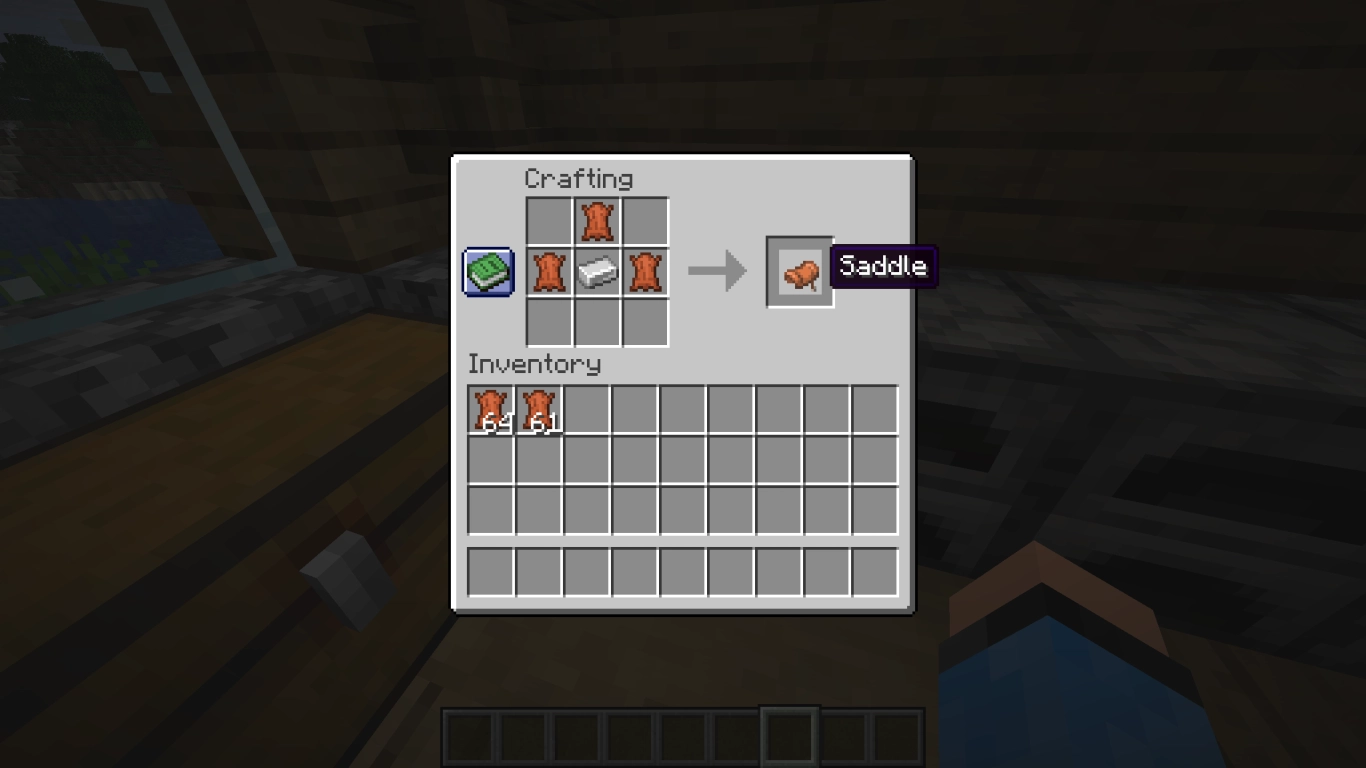
Task: Click the first empty inventory slot after the leather
Action: tap(586, 411)
